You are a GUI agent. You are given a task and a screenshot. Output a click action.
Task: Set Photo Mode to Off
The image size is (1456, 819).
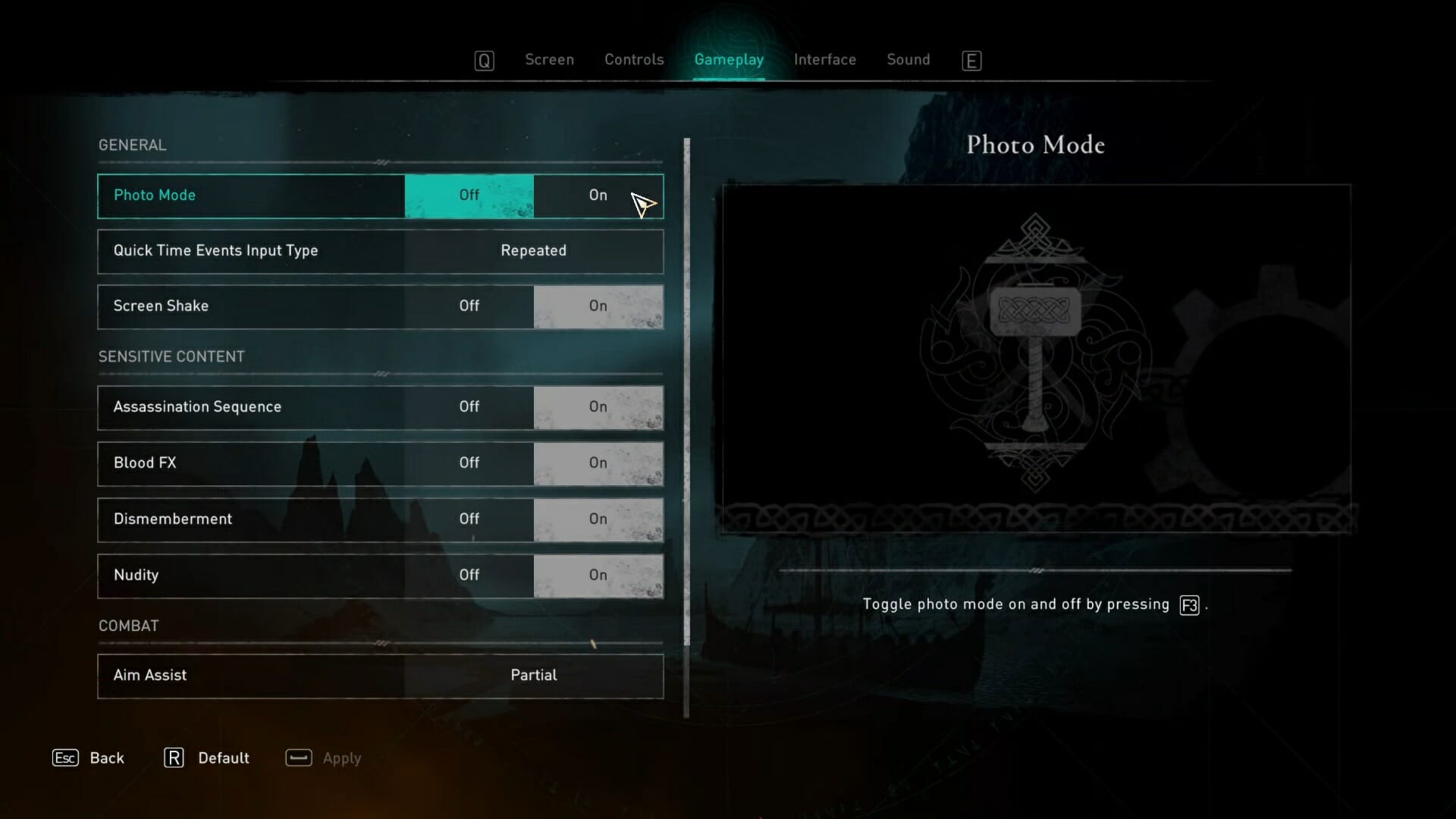click(469, 196)
